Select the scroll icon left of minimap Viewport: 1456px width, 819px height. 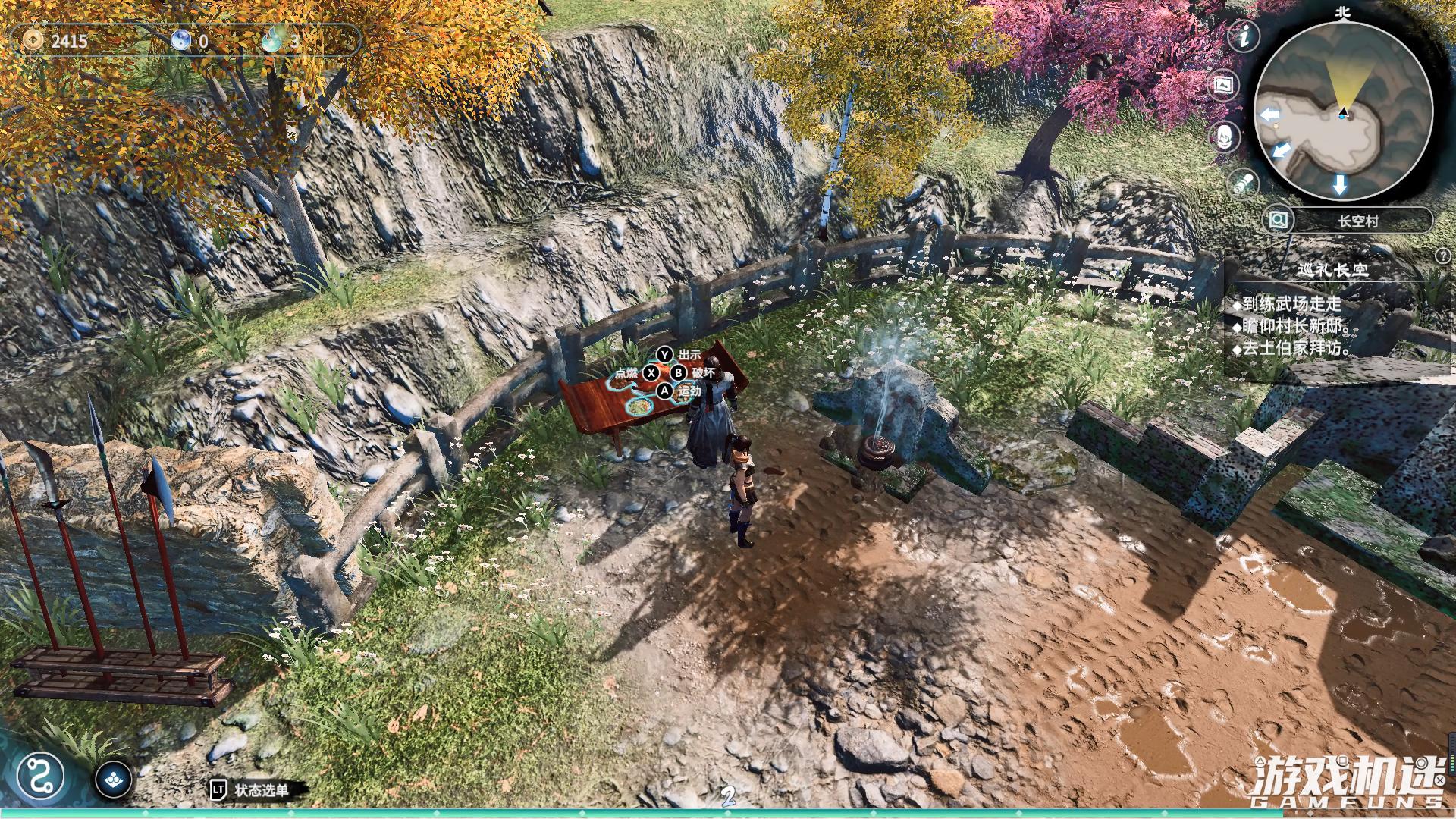point(1244,184)
